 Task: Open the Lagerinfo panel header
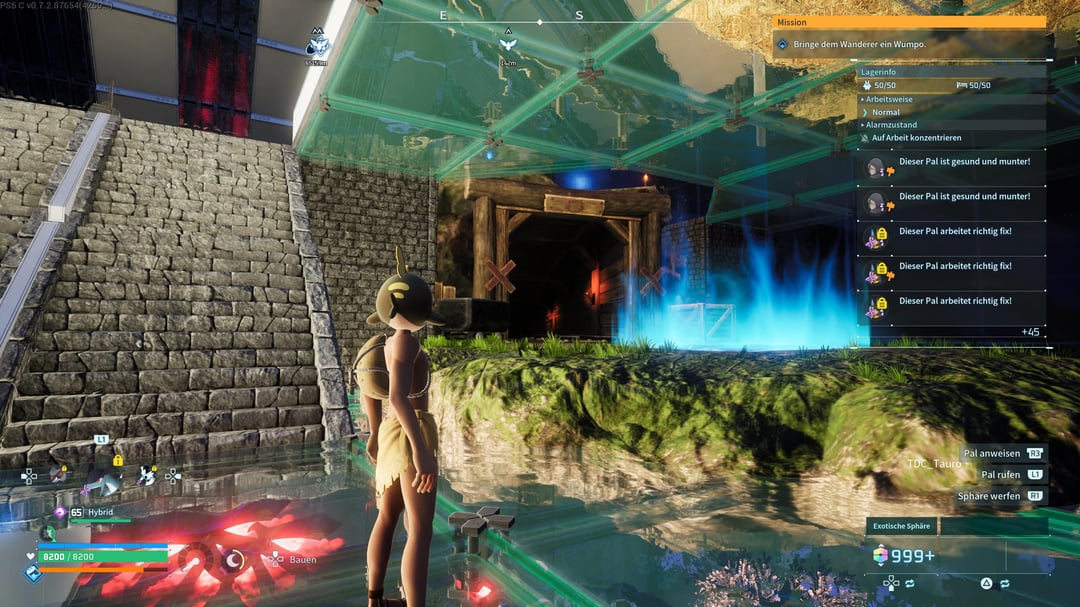pyautogui.click(x=886, y=72)
